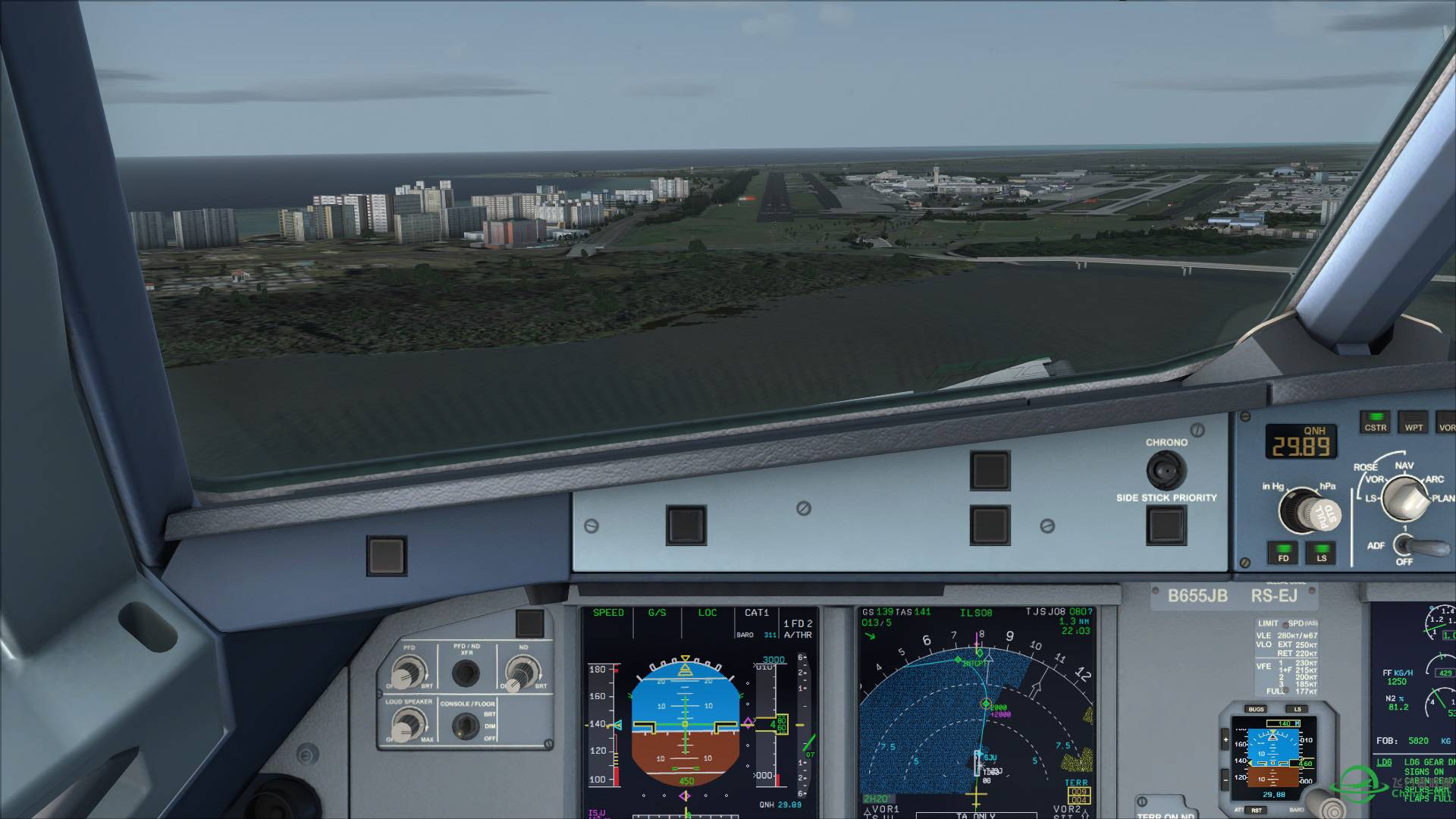
Task: Toggle the green-lit LS button beside FD
Action: tap(1321, 552)
